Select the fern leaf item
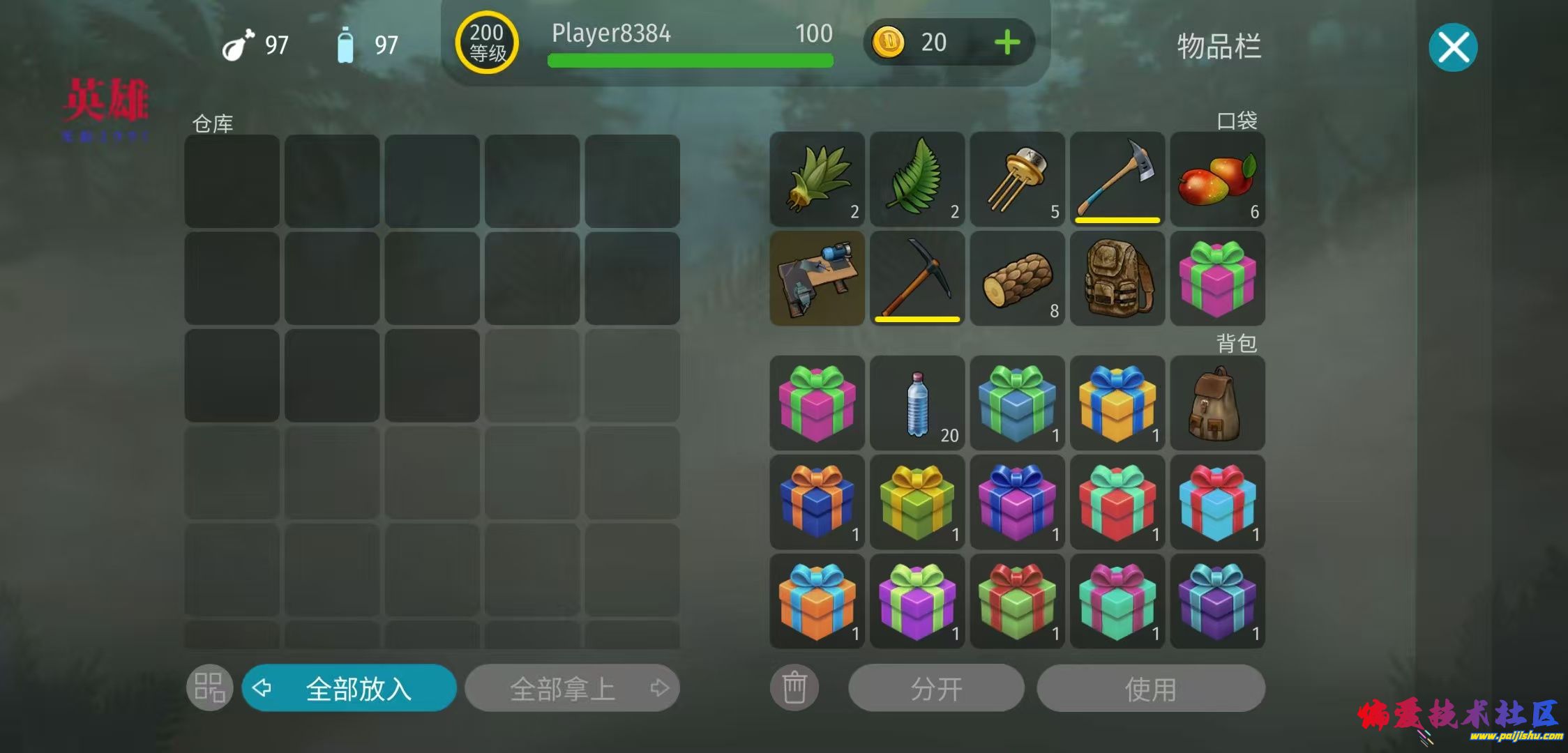The width and height of the screenshot is (1568, 753). click(917, 179)
